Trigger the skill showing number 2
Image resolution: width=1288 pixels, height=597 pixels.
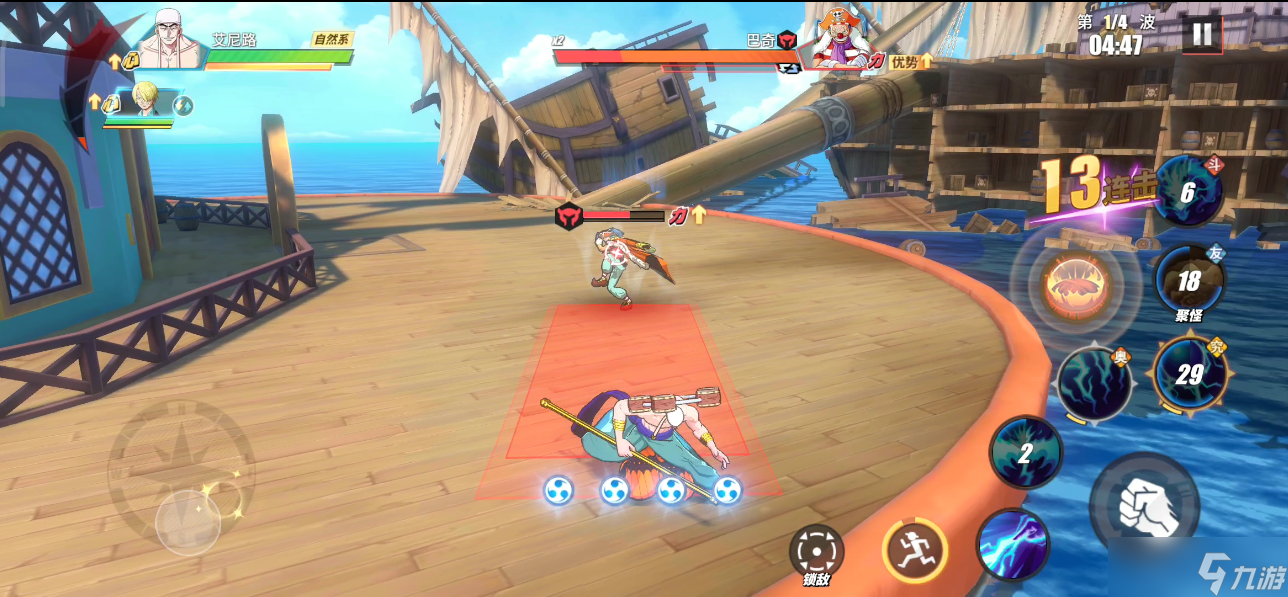click(1025, 453)
